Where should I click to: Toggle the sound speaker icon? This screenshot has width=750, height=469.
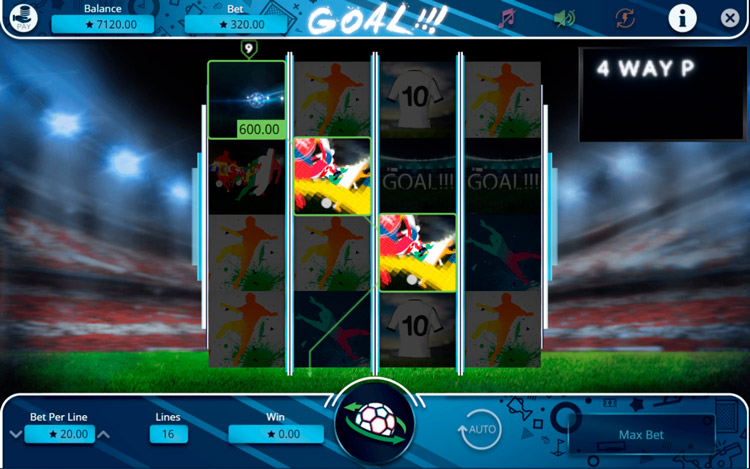pos(565,18)
